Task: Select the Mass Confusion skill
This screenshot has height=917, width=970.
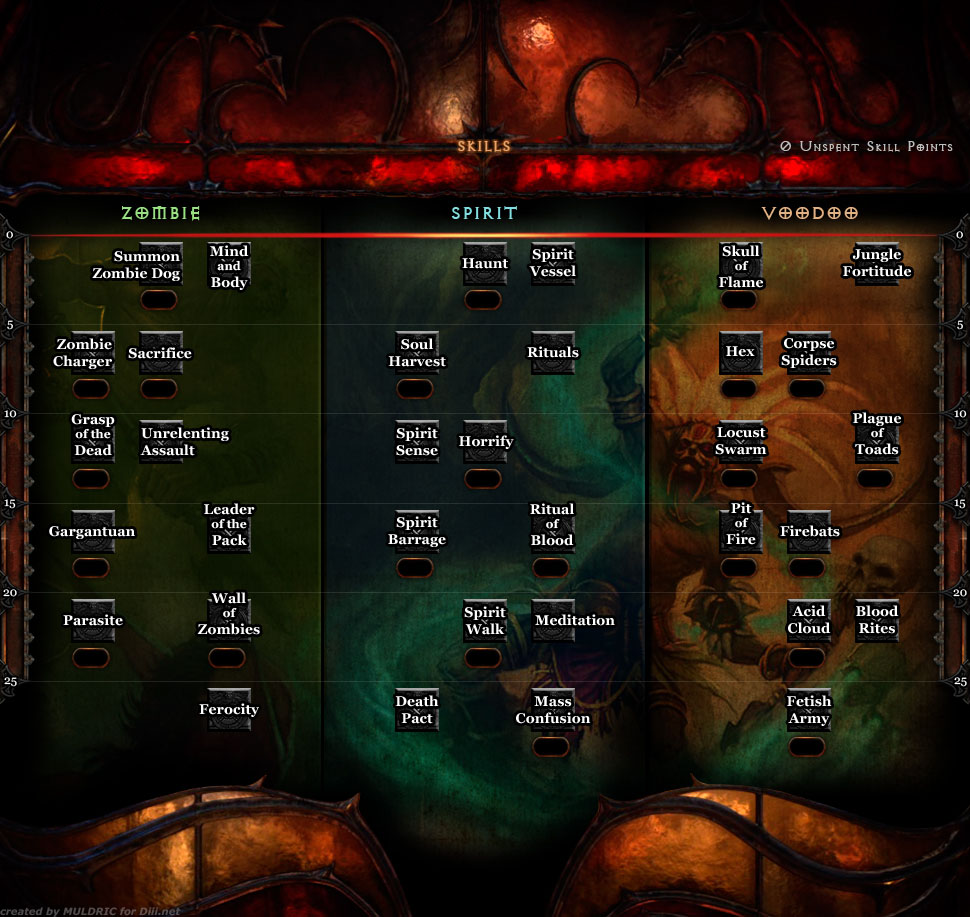Action: [553, 709]
